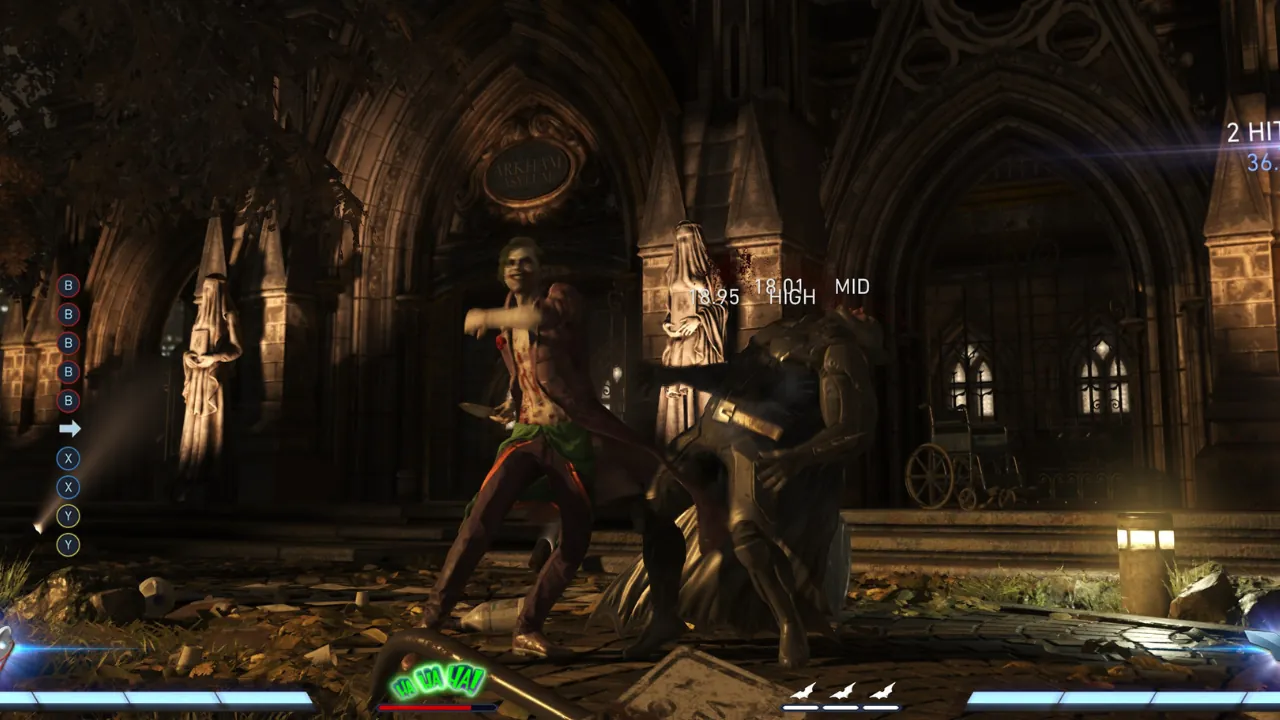This screenshot has width=1280, height=720.
Task: Click the 18.95 frame data number
Action: click(x=716, y=297)
